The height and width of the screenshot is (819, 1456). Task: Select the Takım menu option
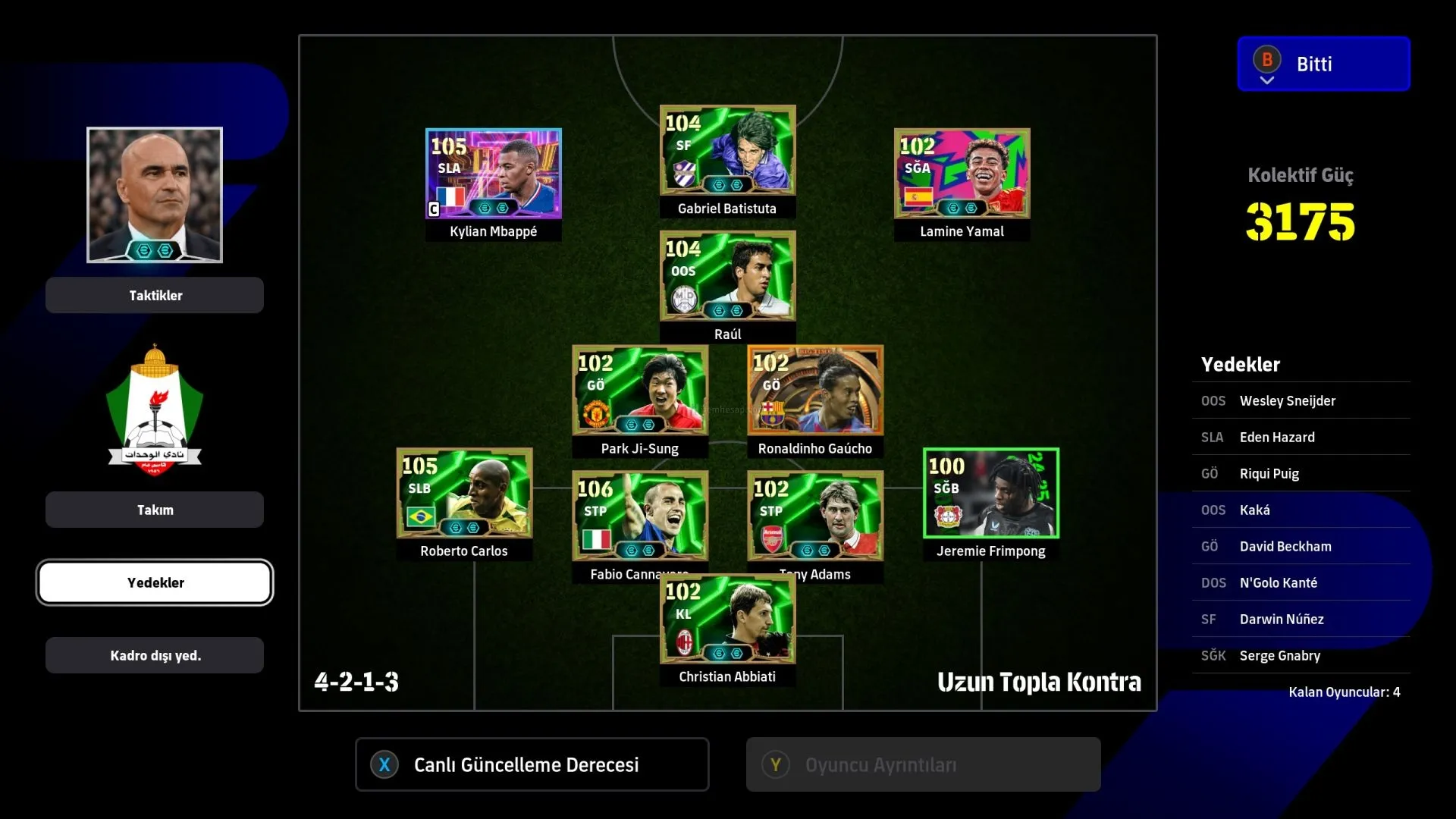[x=155, y=510]
